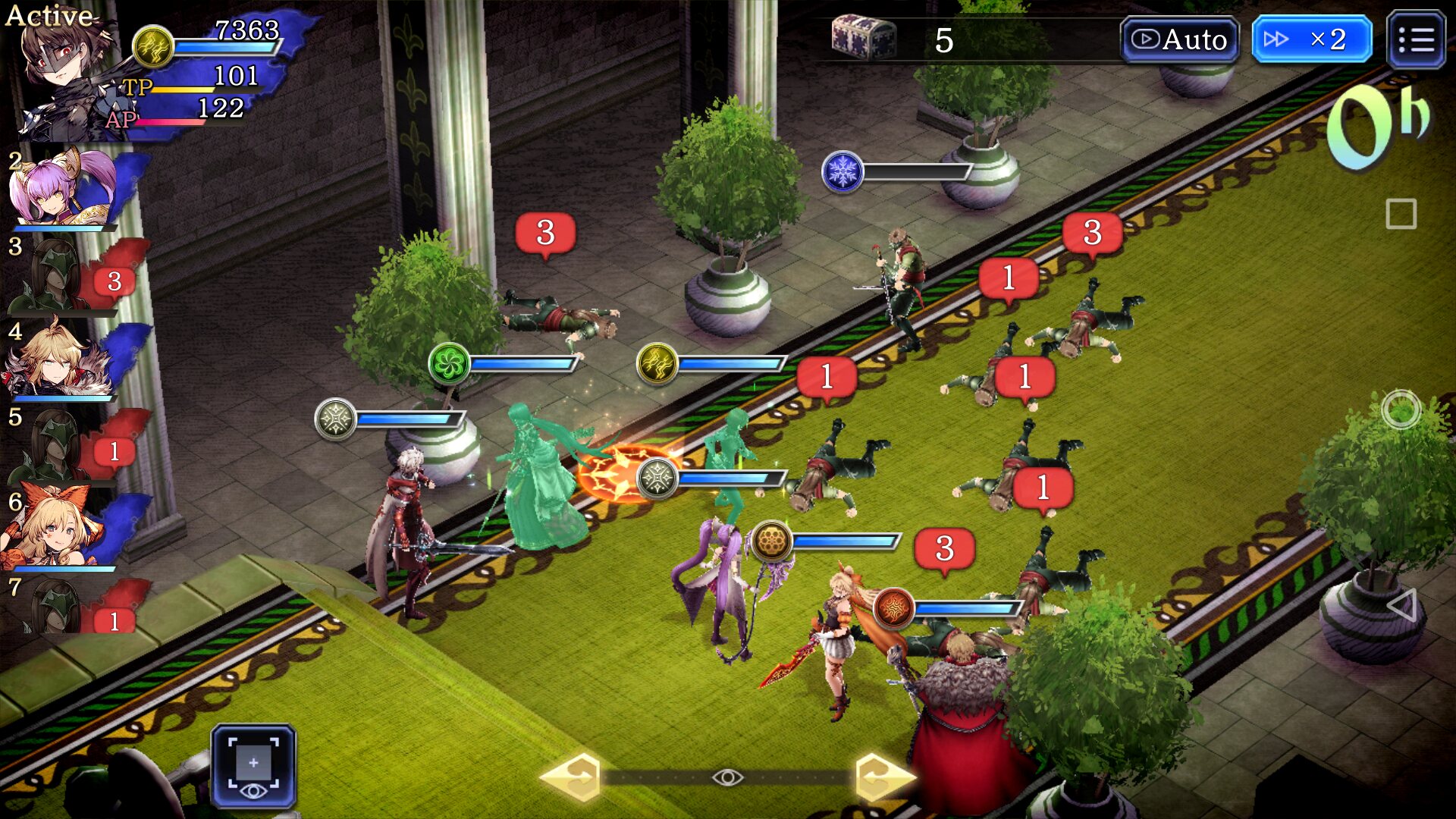Toggle the Auto battle button
This screenshot has height=819, width=1456.
[x=1179, y=39]
